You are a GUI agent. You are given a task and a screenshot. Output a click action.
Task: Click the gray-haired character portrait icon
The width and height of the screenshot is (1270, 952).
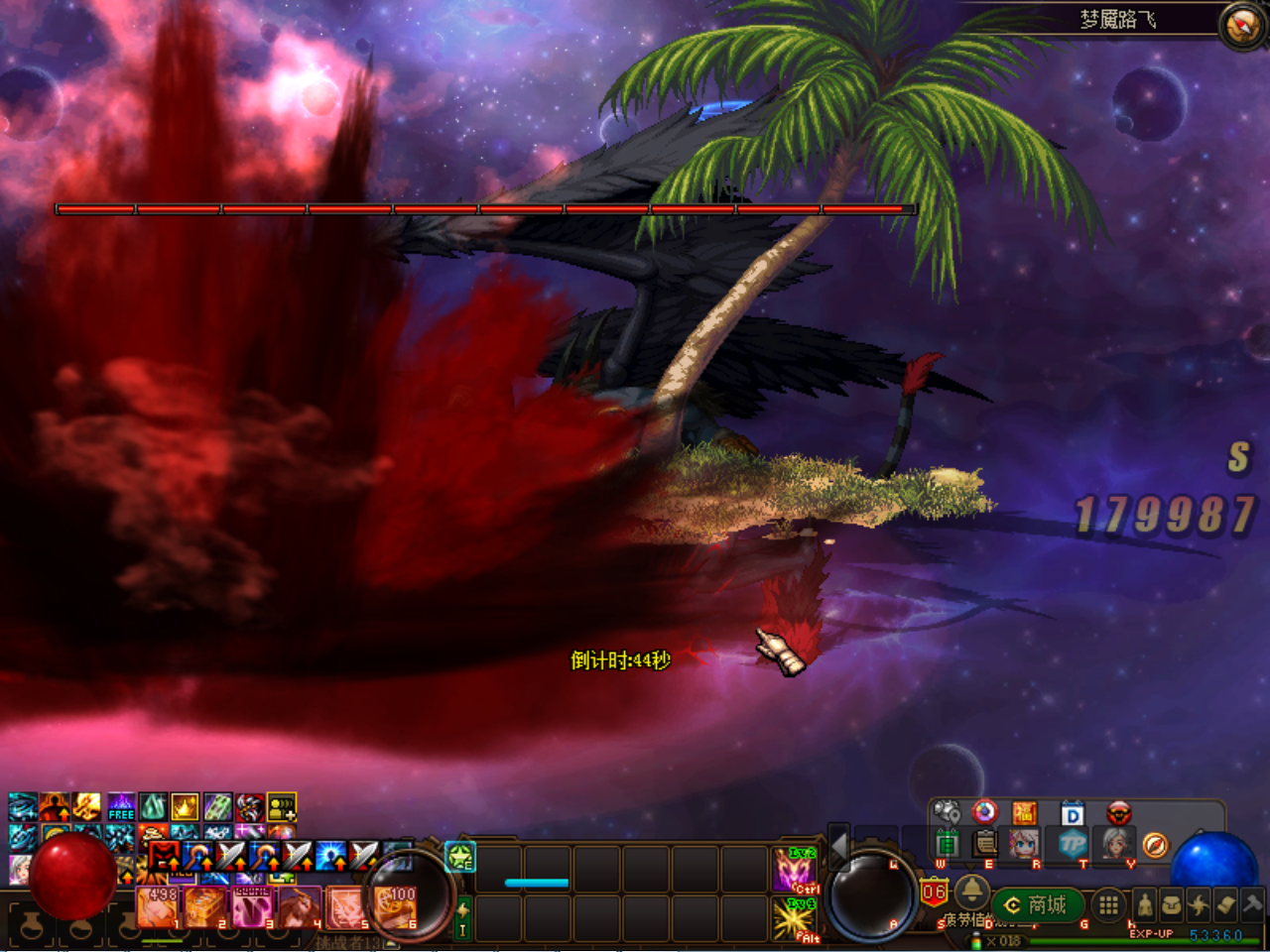(x=1117, y=845)
